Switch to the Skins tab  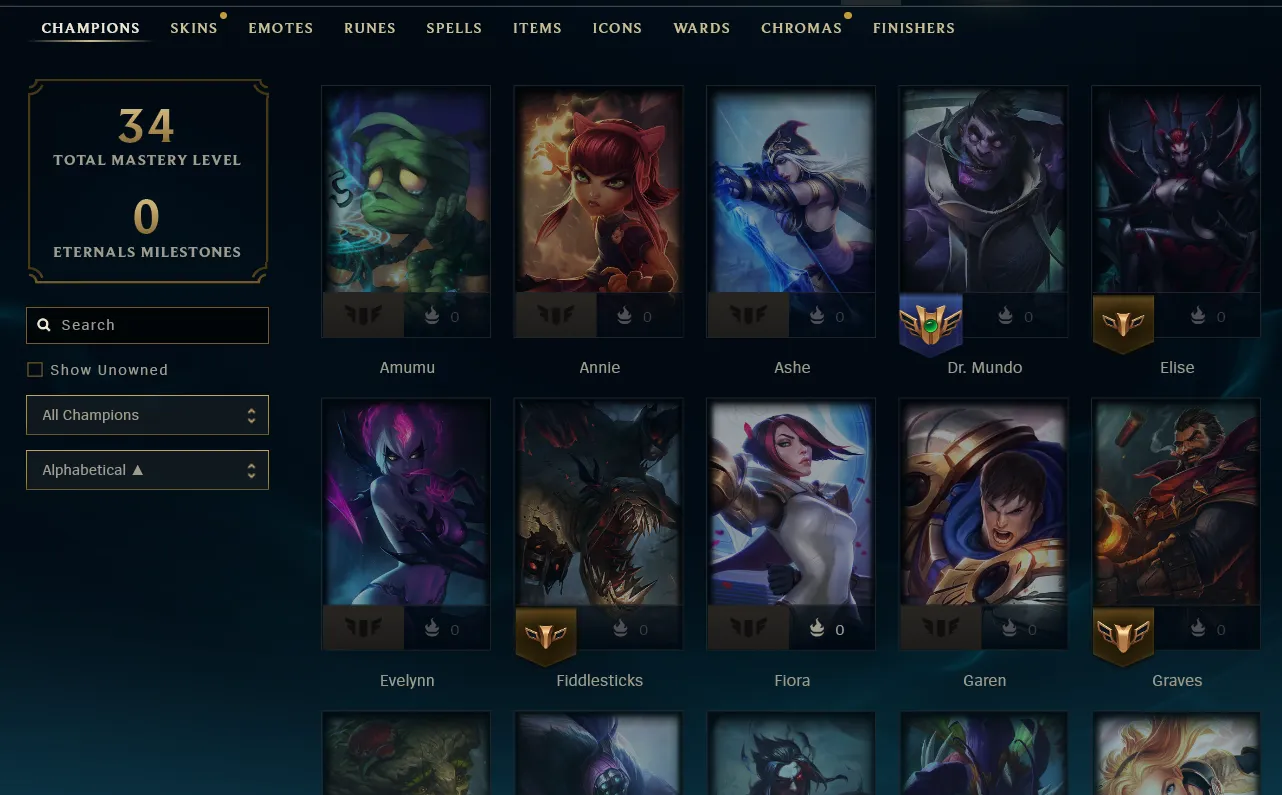coord(194,28)
